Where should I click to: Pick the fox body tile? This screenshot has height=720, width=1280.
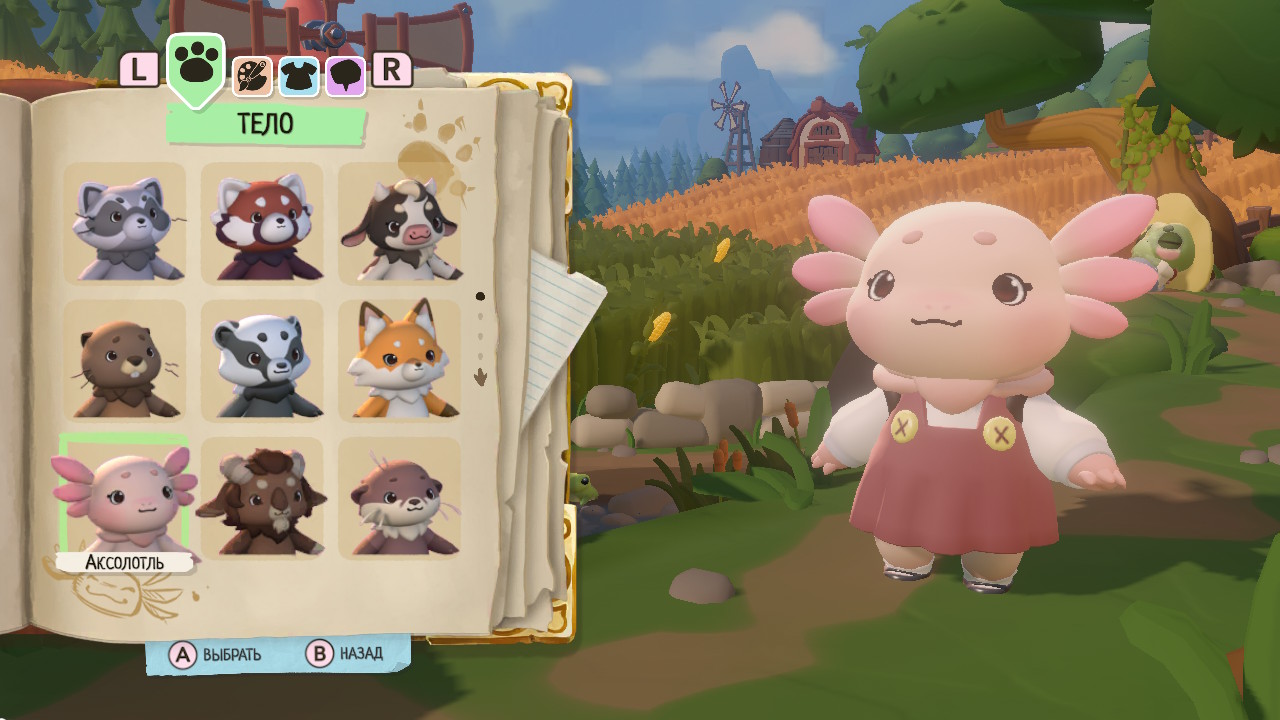[399, 362]
